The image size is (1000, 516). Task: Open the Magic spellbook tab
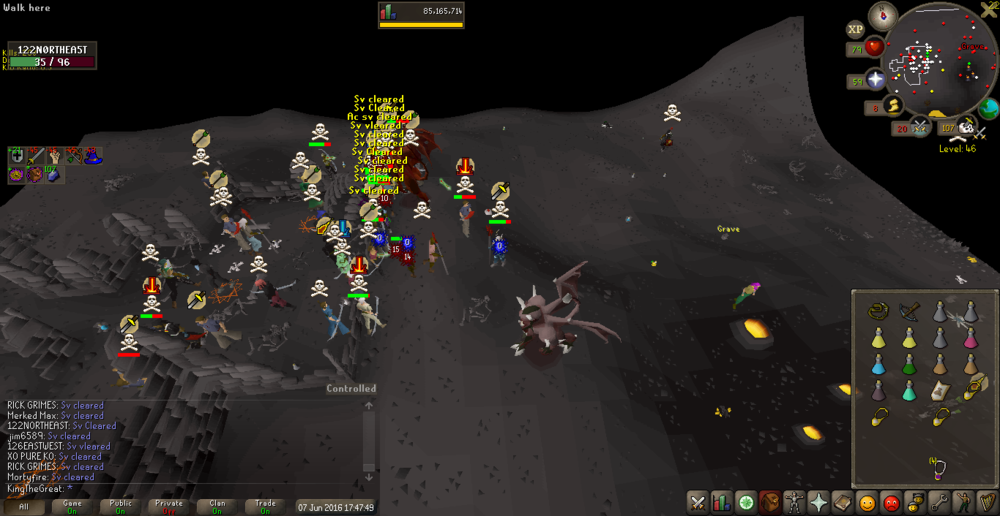pyautogui.click(x=842, y=502)
